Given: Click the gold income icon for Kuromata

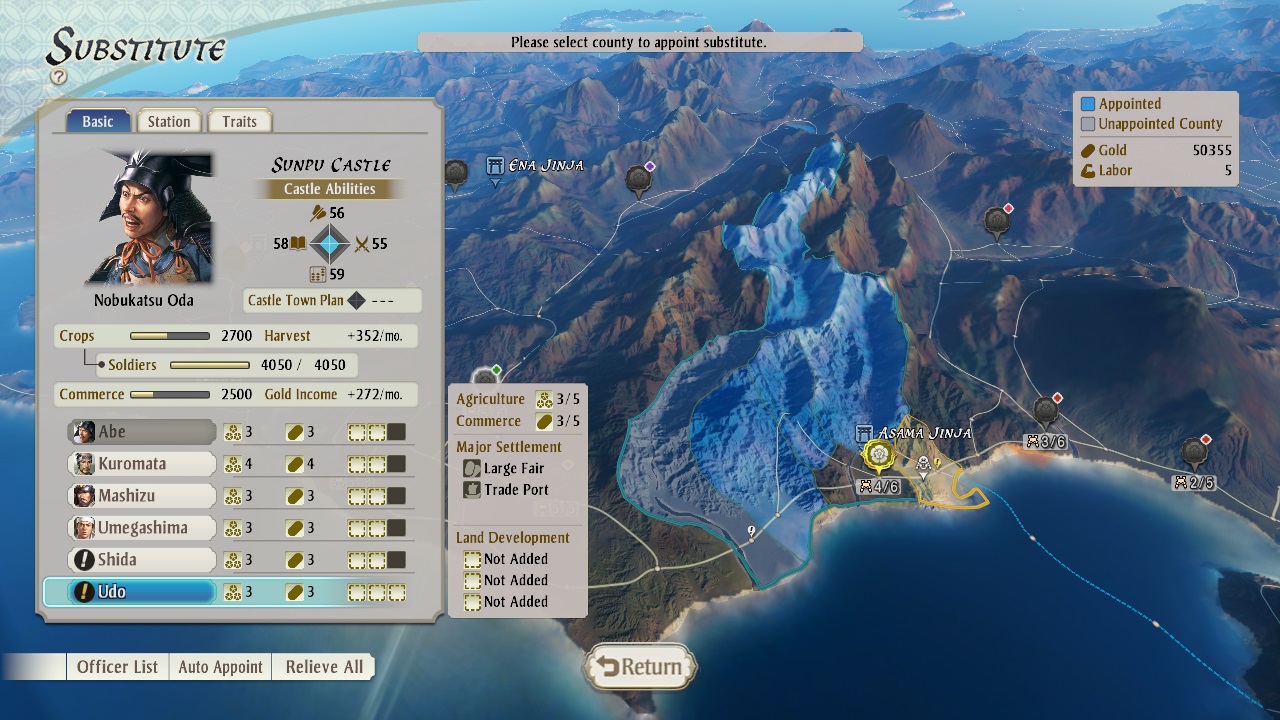Looking at the screenshot, I should click(x=295, y=463).
